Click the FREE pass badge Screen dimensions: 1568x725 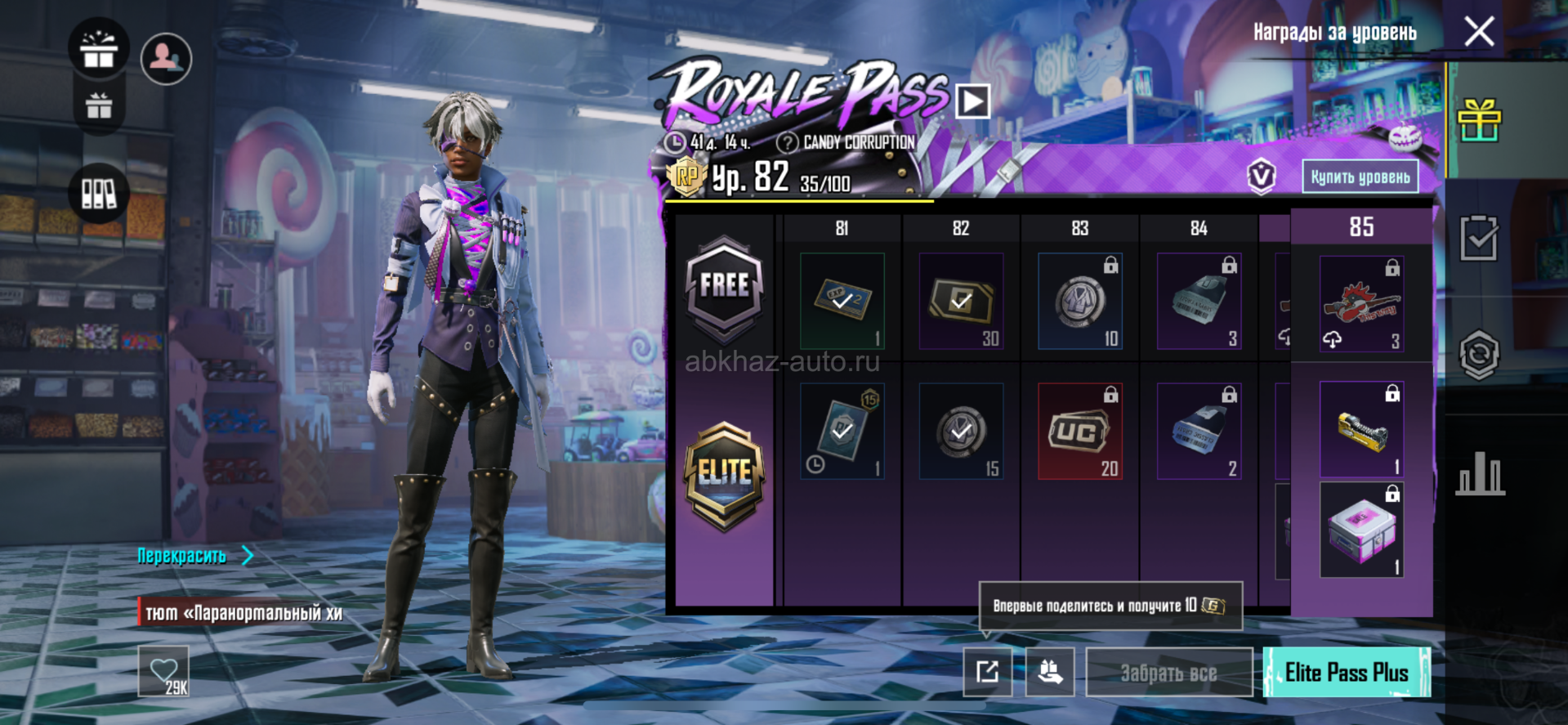[x=724, y=288]
